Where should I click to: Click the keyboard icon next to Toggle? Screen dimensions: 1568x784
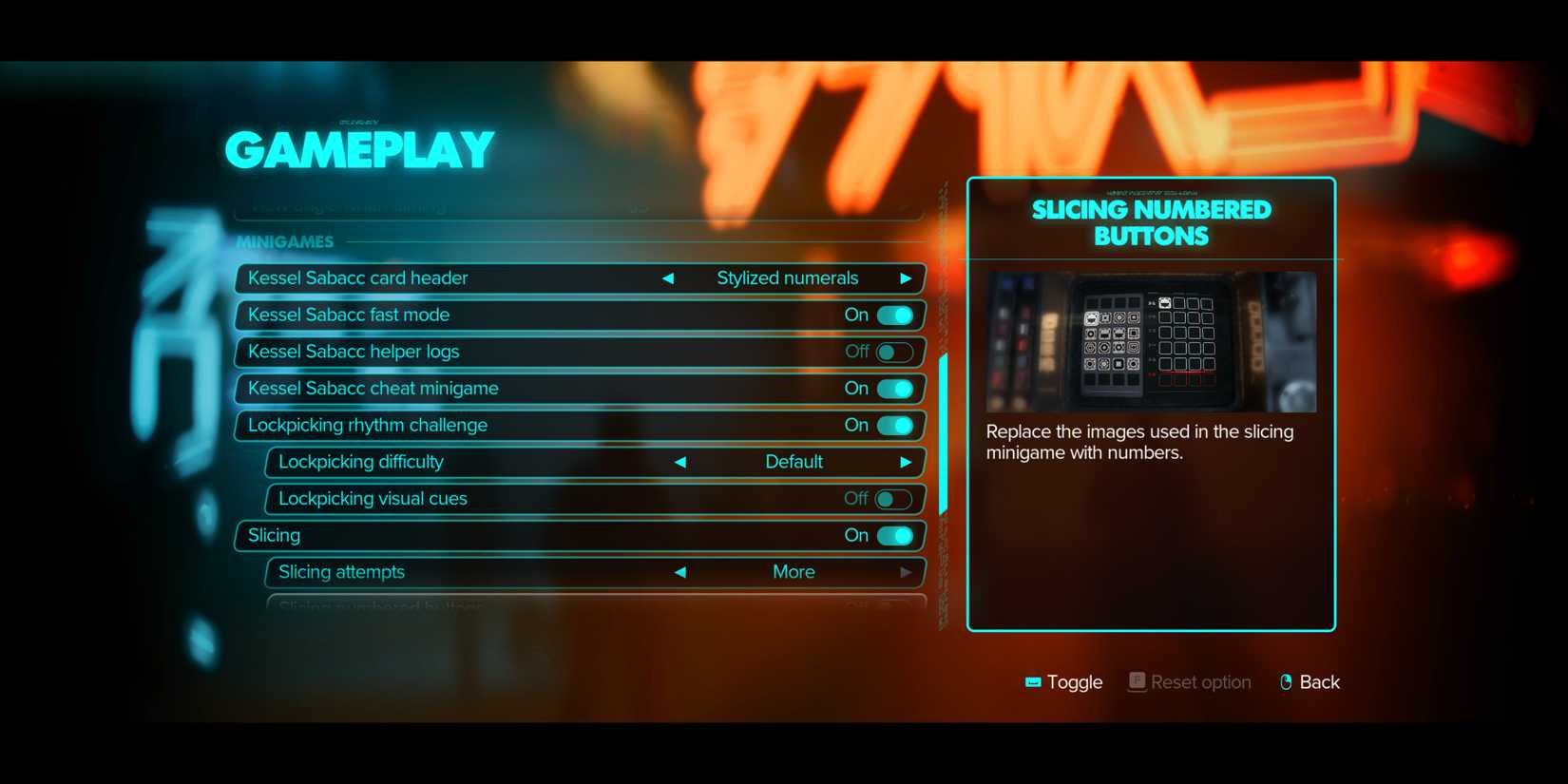(x=1033, y=681)
